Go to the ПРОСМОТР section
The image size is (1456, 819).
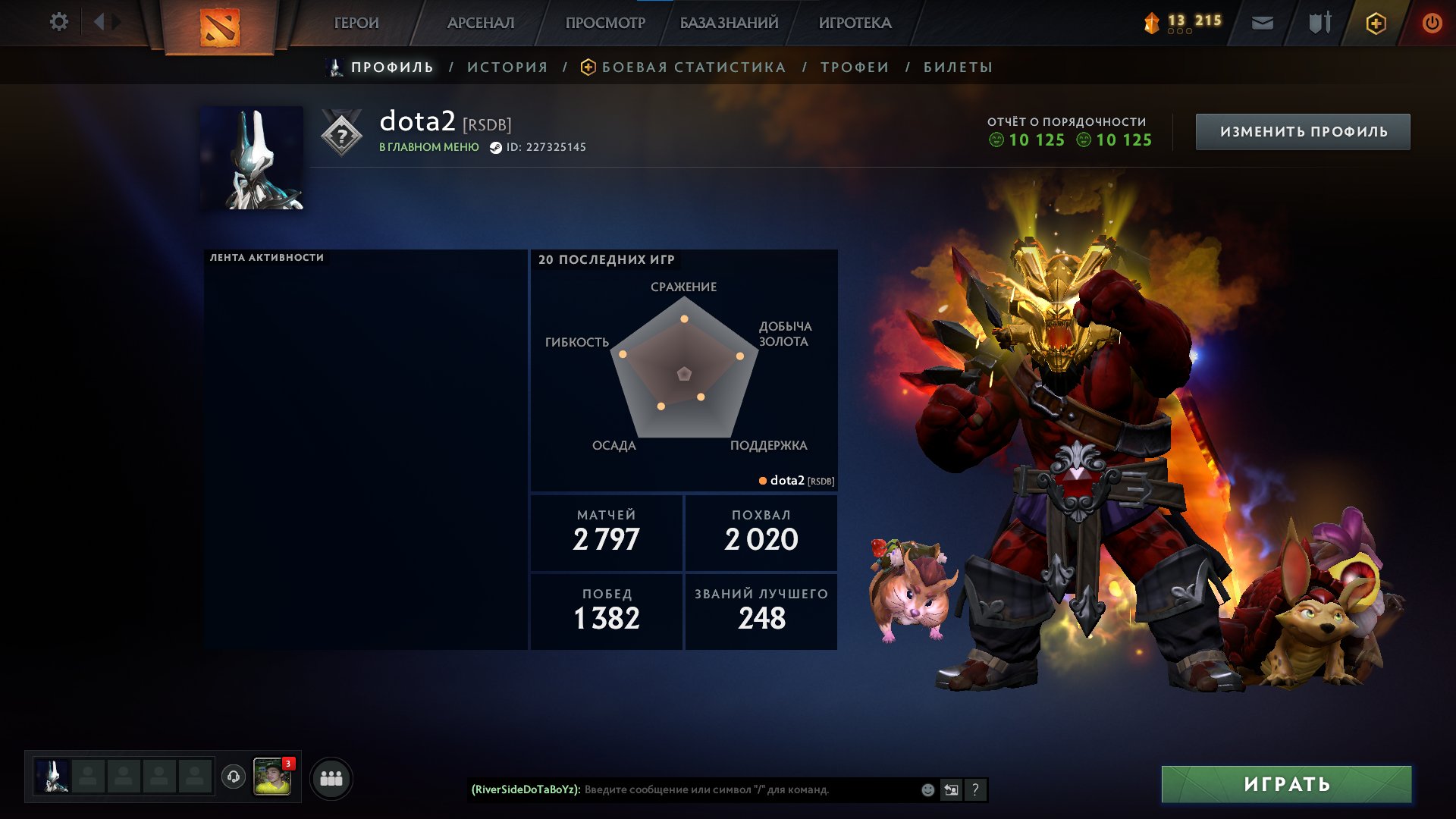tap(605, 24)
